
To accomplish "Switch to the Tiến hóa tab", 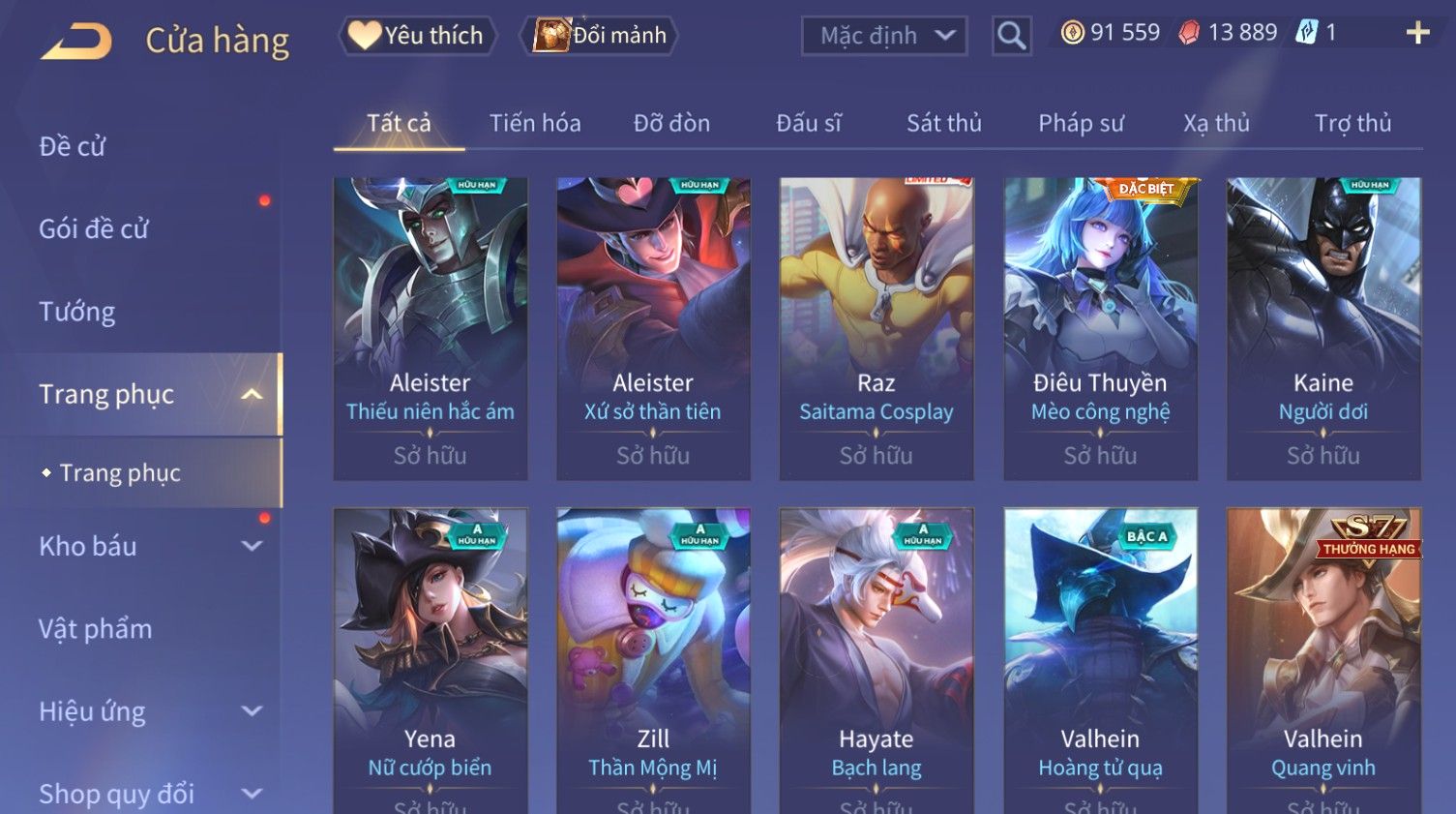I will tap(535, 123).
